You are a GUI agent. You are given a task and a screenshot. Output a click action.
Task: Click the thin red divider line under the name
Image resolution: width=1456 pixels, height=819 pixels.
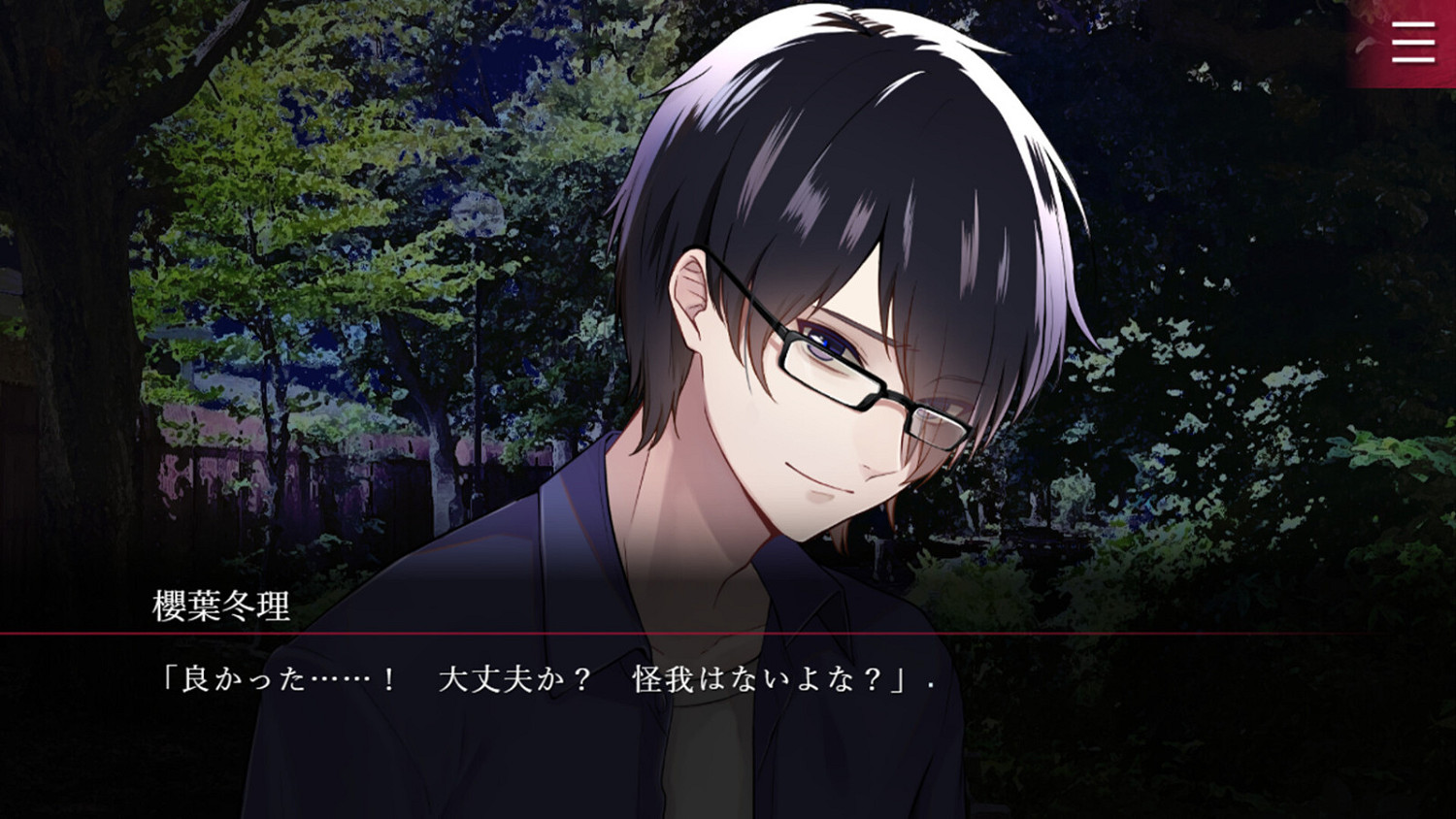[679, 632]
